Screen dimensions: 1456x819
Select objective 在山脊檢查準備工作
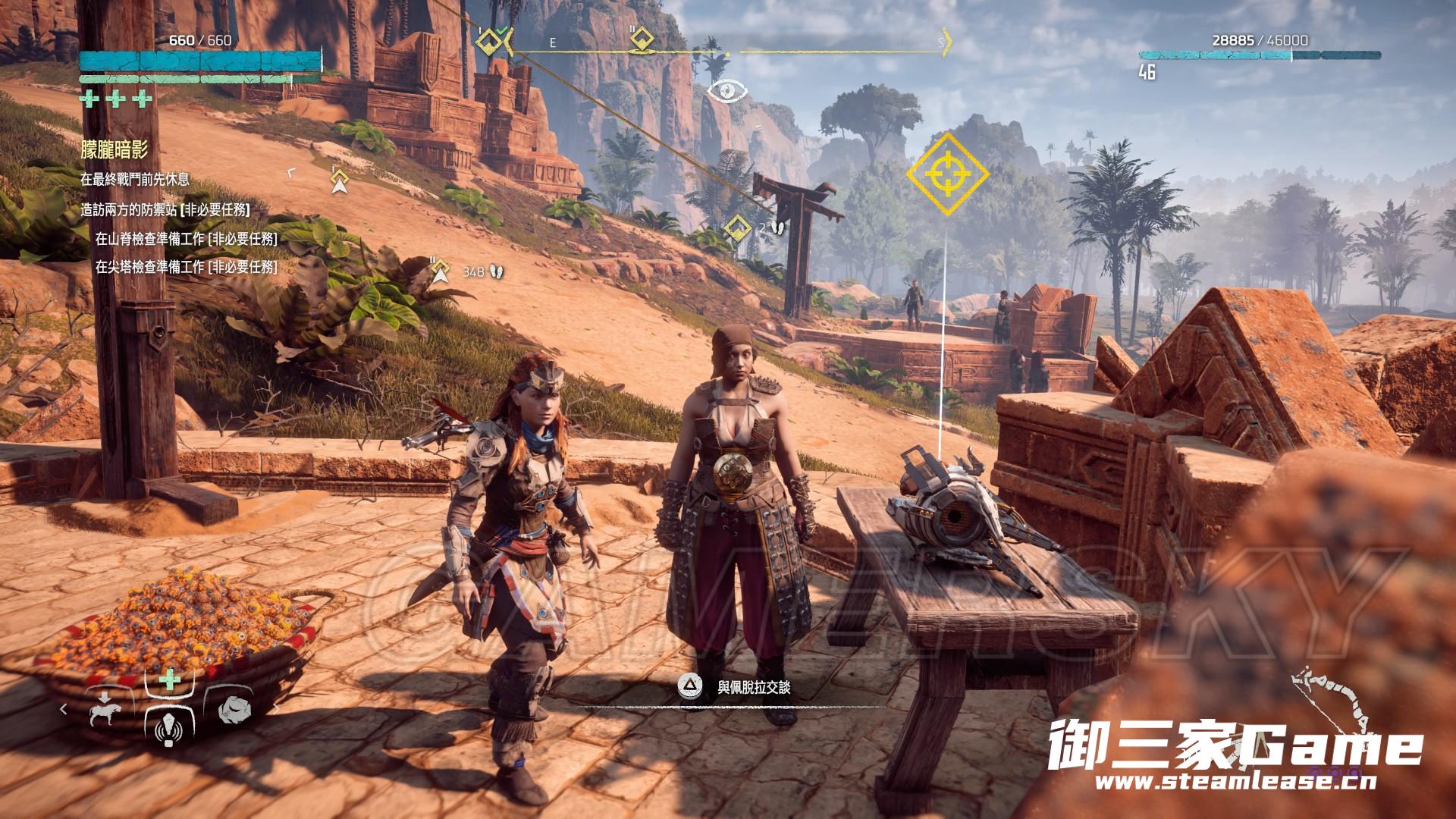[186, 239]
